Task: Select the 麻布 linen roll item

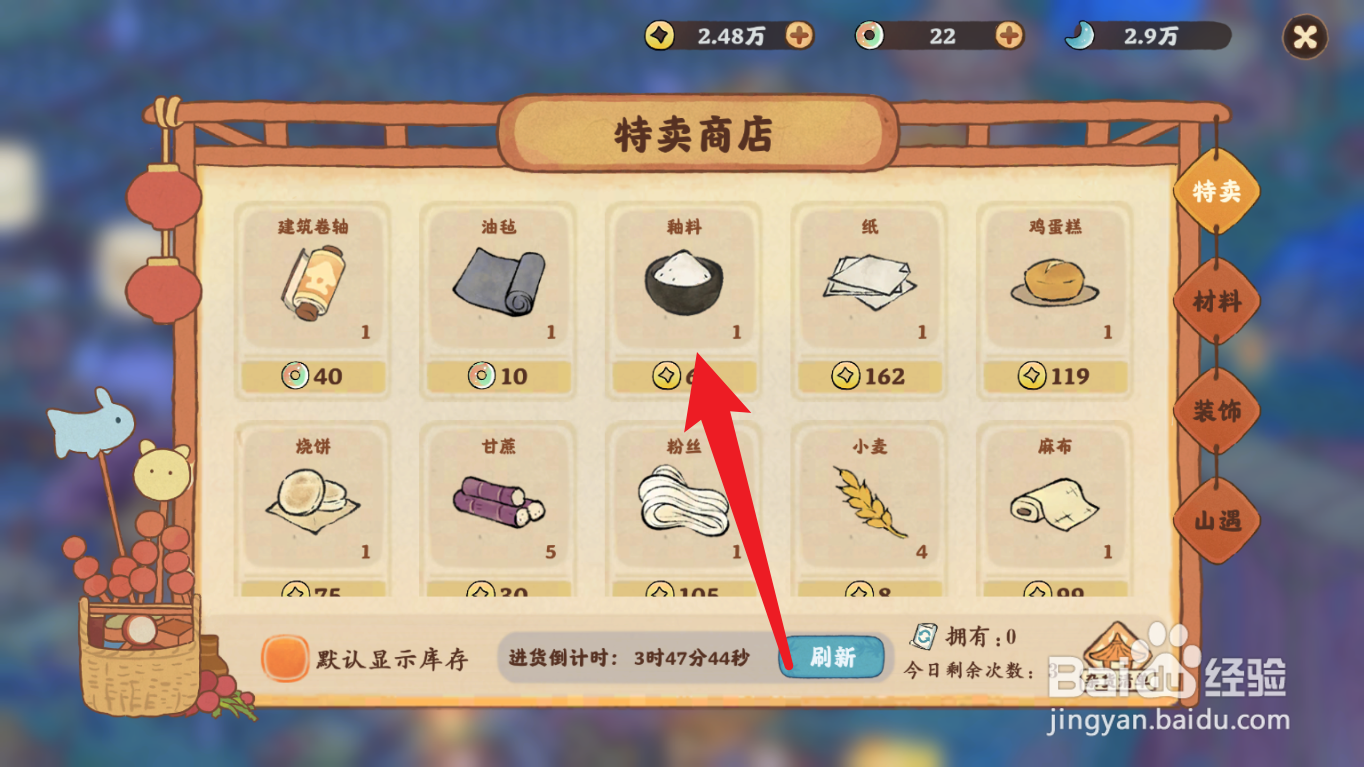Action: coord(1054,500)
